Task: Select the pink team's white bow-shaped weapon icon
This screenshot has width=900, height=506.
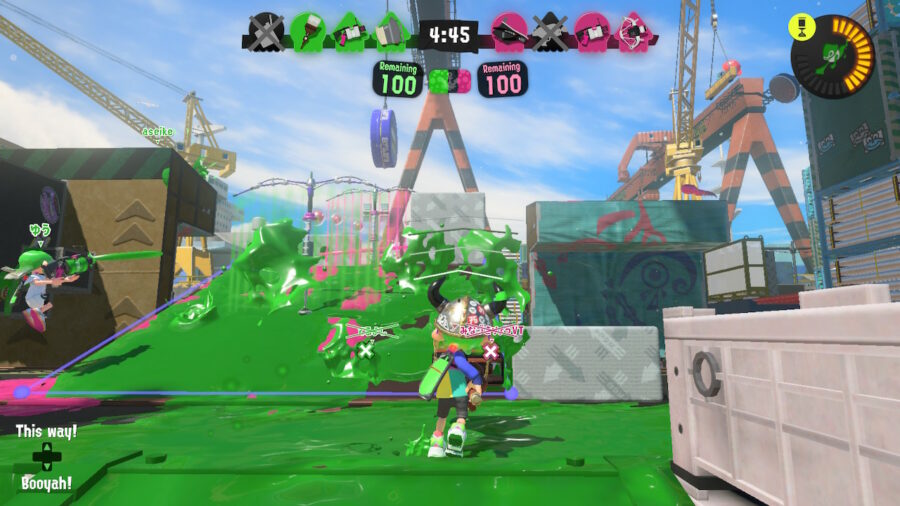Action: [x=632, y=31]
